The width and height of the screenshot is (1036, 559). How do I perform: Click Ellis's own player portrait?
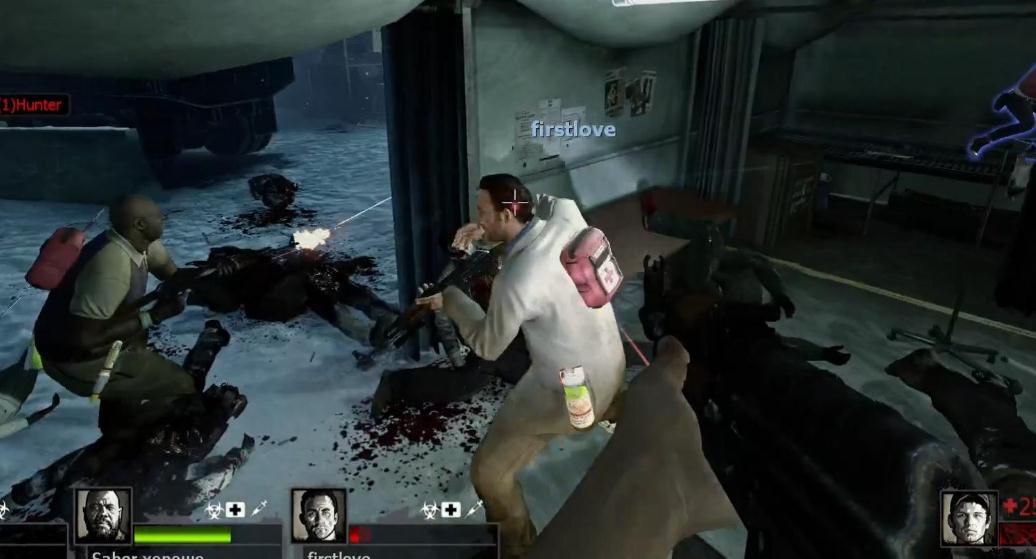point(969,517)
